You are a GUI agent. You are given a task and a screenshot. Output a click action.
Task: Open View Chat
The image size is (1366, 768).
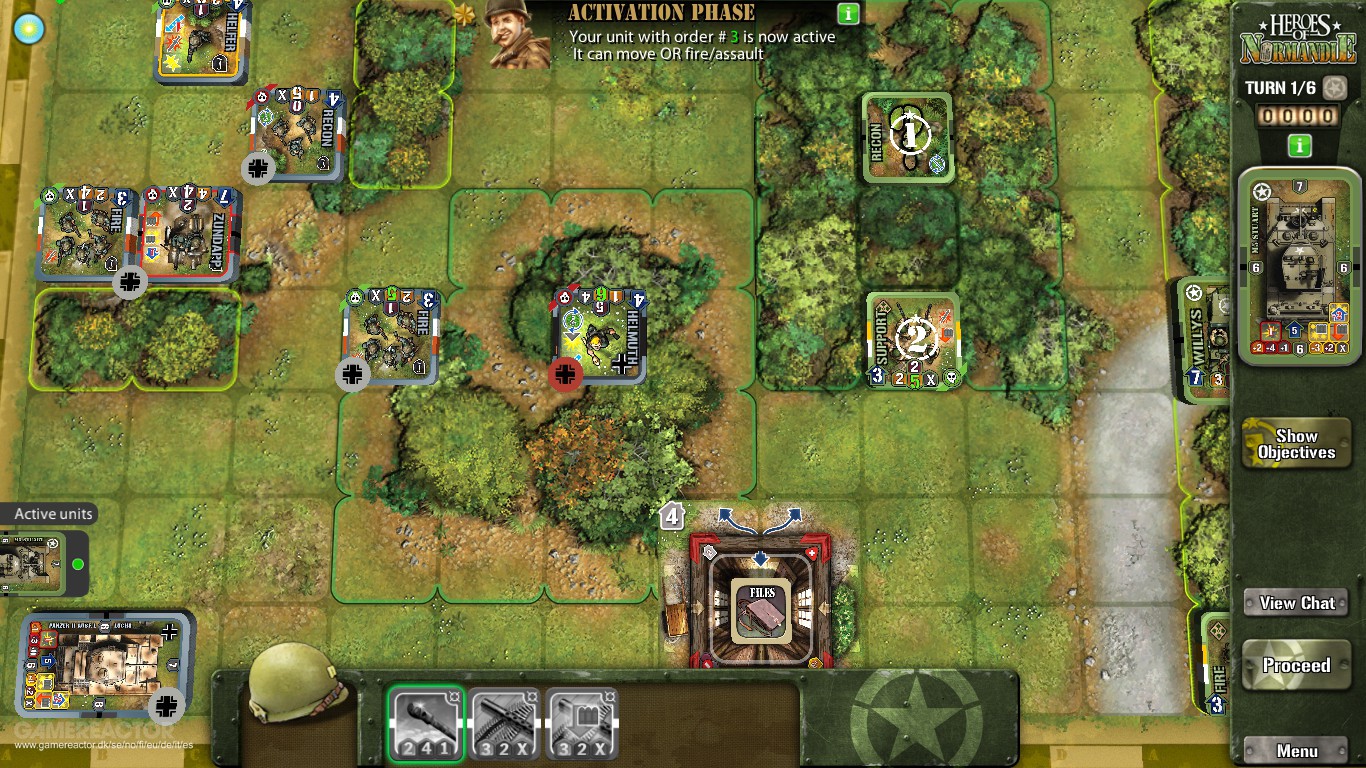(1296, 603)
